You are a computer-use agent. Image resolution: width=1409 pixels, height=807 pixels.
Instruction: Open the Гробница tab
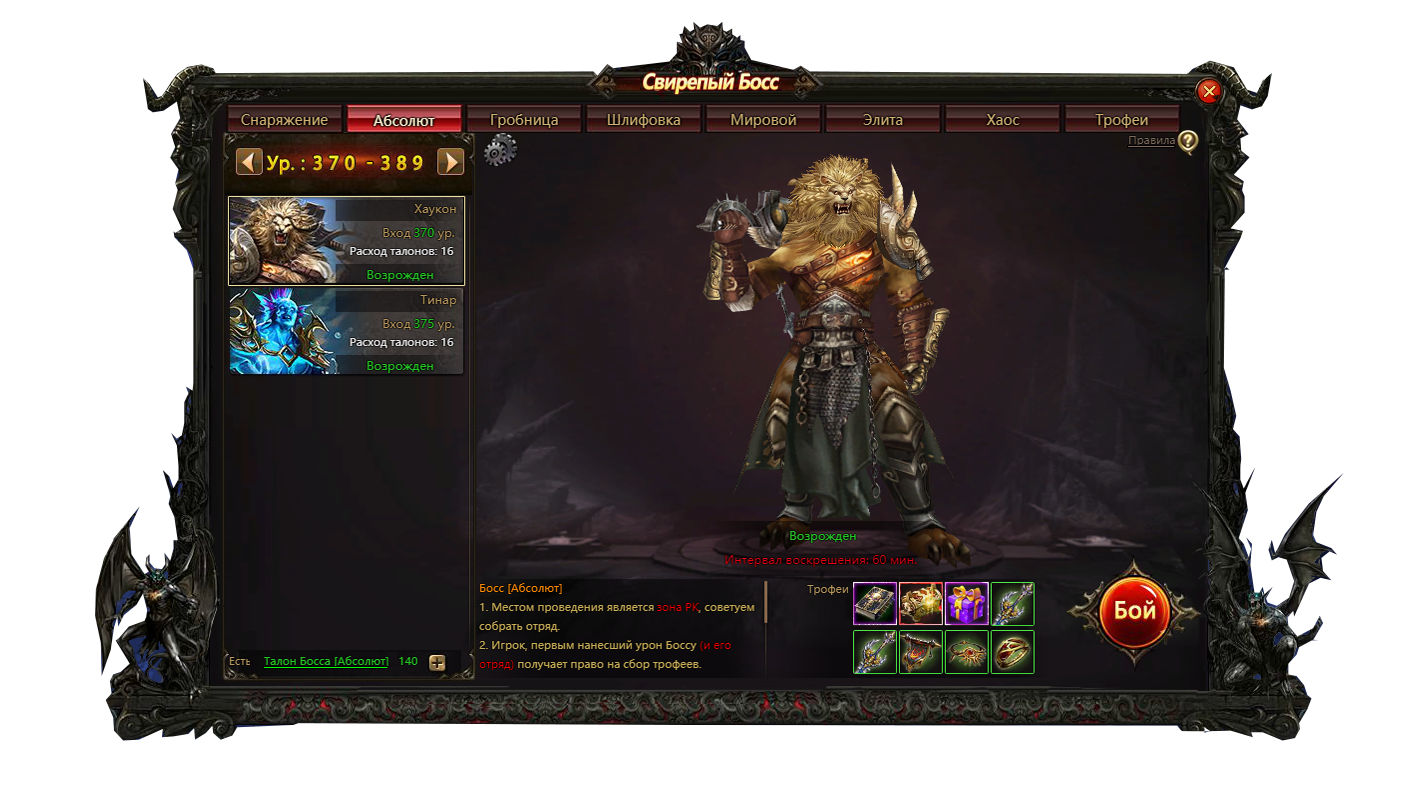tap(524, 120)
